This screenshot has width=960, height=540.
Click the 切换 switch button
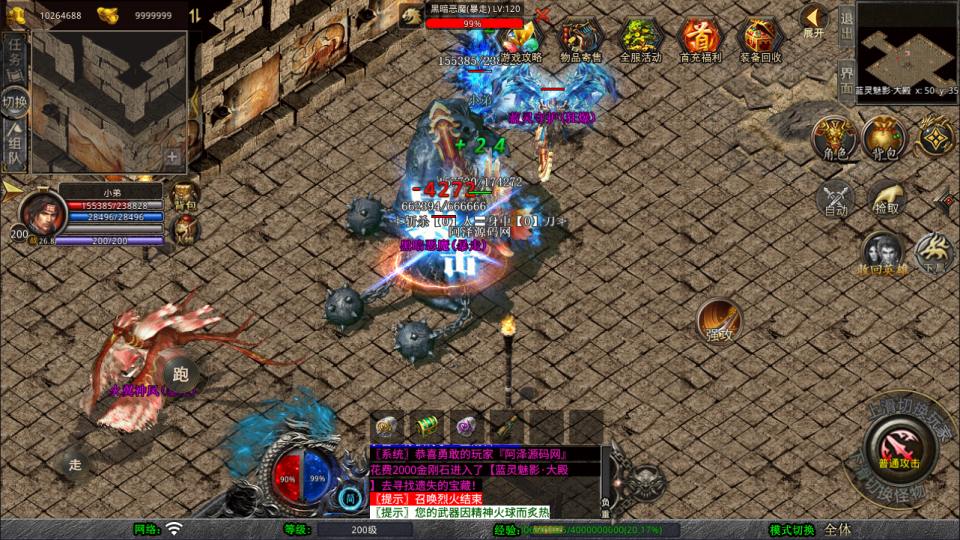click(15, 100)
